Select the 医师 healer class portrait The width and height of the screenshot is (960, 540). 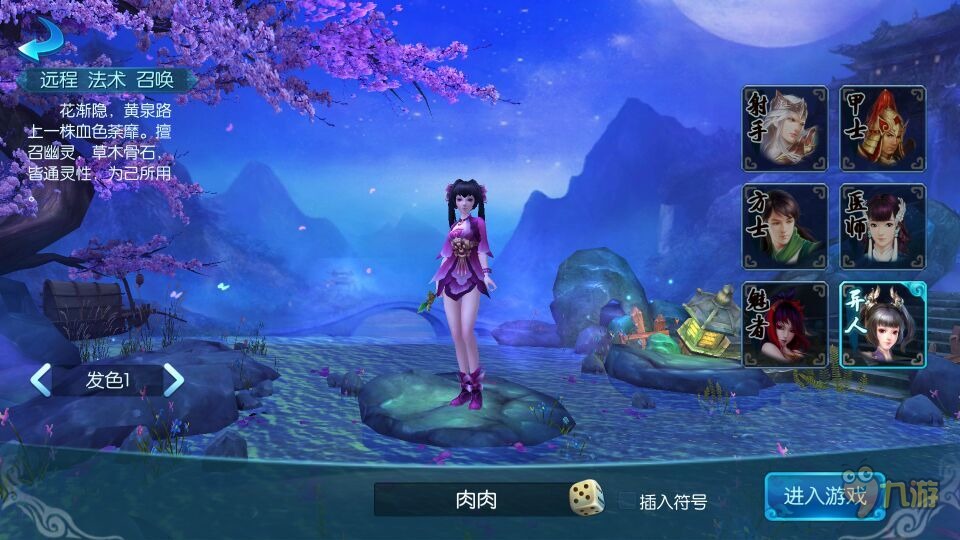(882, 226)
